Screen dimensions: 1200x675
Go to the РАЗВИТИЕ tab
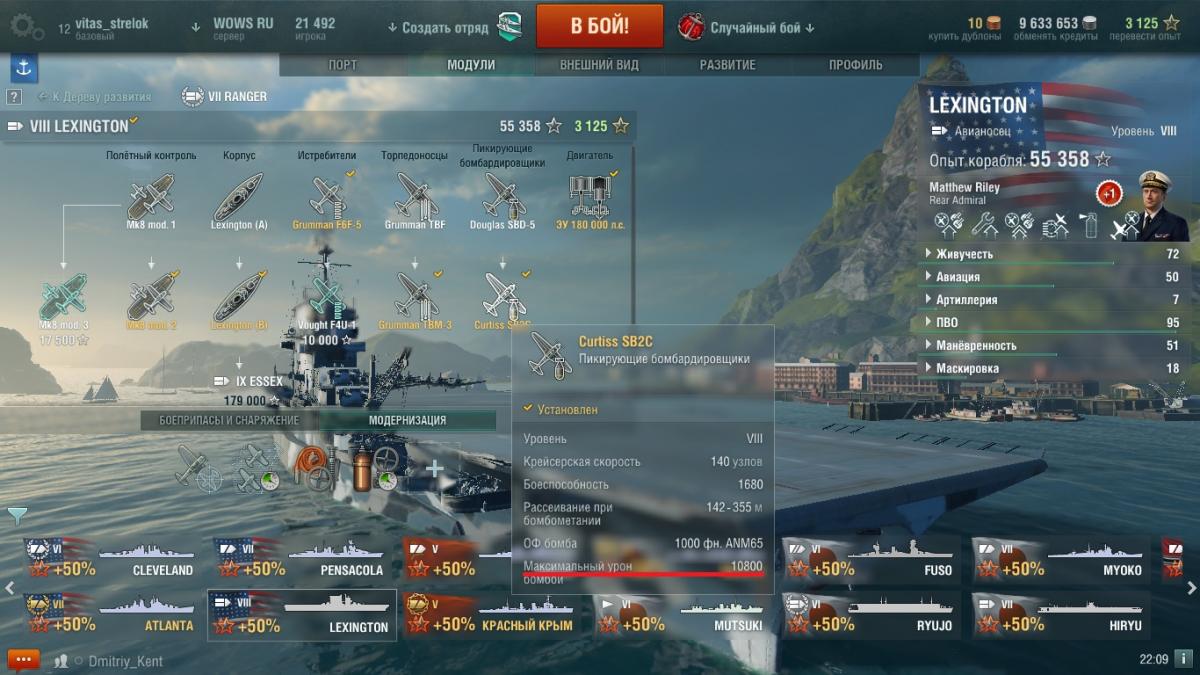click(x=728, y=65)
